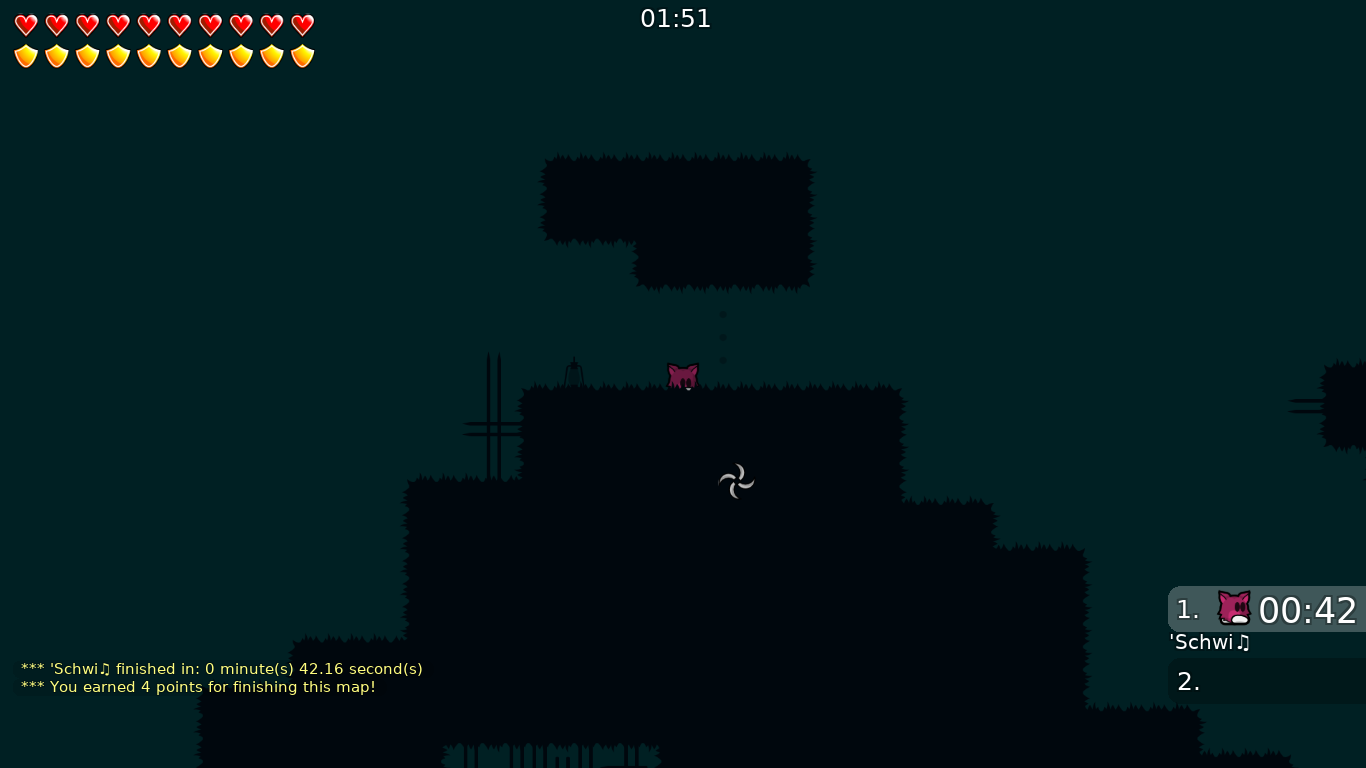Toggle the second shield icon
Screen dimensions: 1366x768
[x=57, y=56]
